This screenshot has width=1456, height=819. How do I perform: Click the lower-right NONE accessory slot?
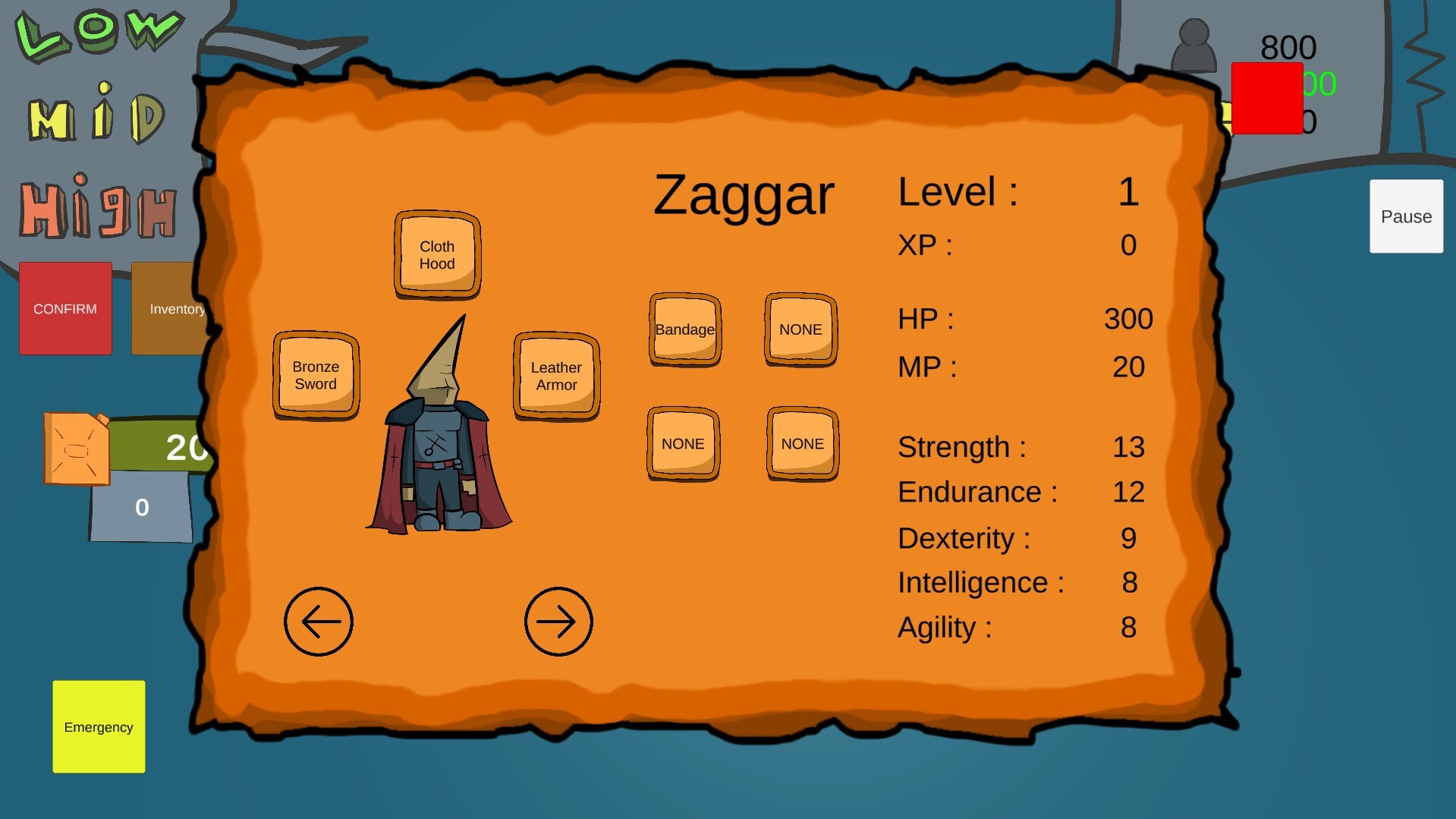click(801, 444)
